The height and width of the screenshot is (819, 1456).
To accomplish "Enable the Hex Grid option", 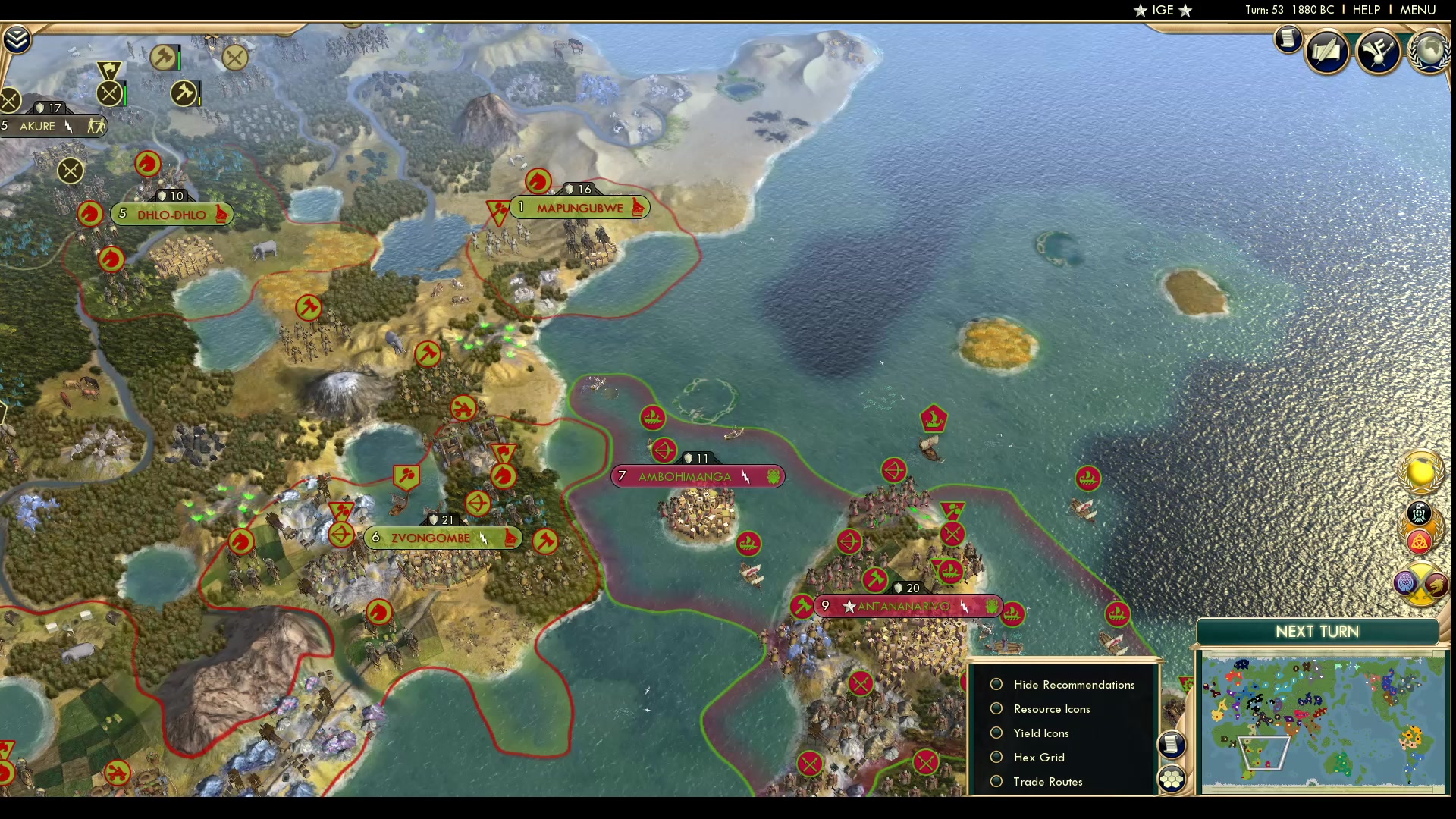I will pos(996,757).
